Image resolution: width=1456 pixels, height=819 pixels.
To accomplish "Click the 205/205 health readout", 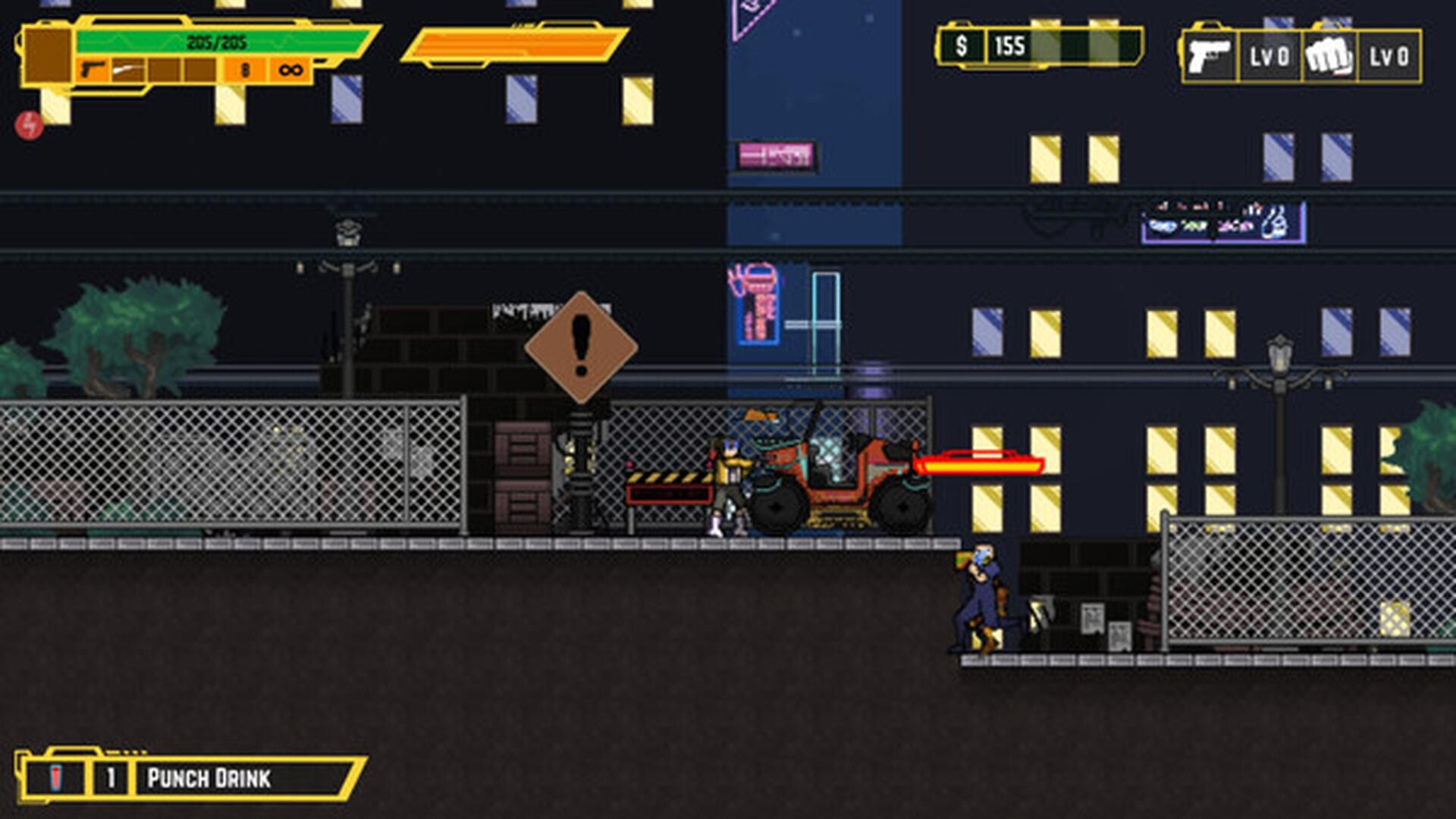I will (218, 40).
